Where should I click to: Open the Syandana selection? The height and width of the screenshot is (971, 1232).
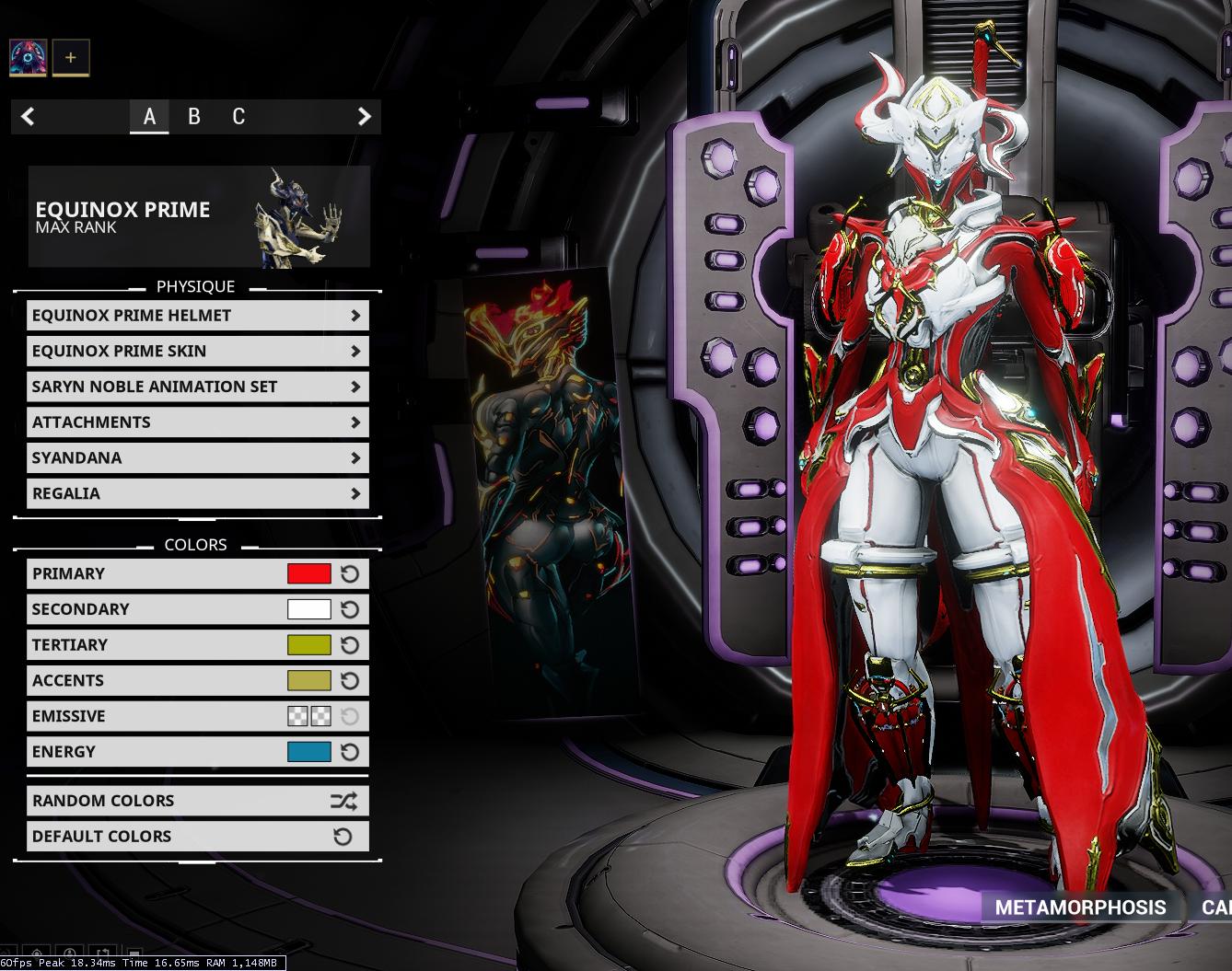point(197,457)
